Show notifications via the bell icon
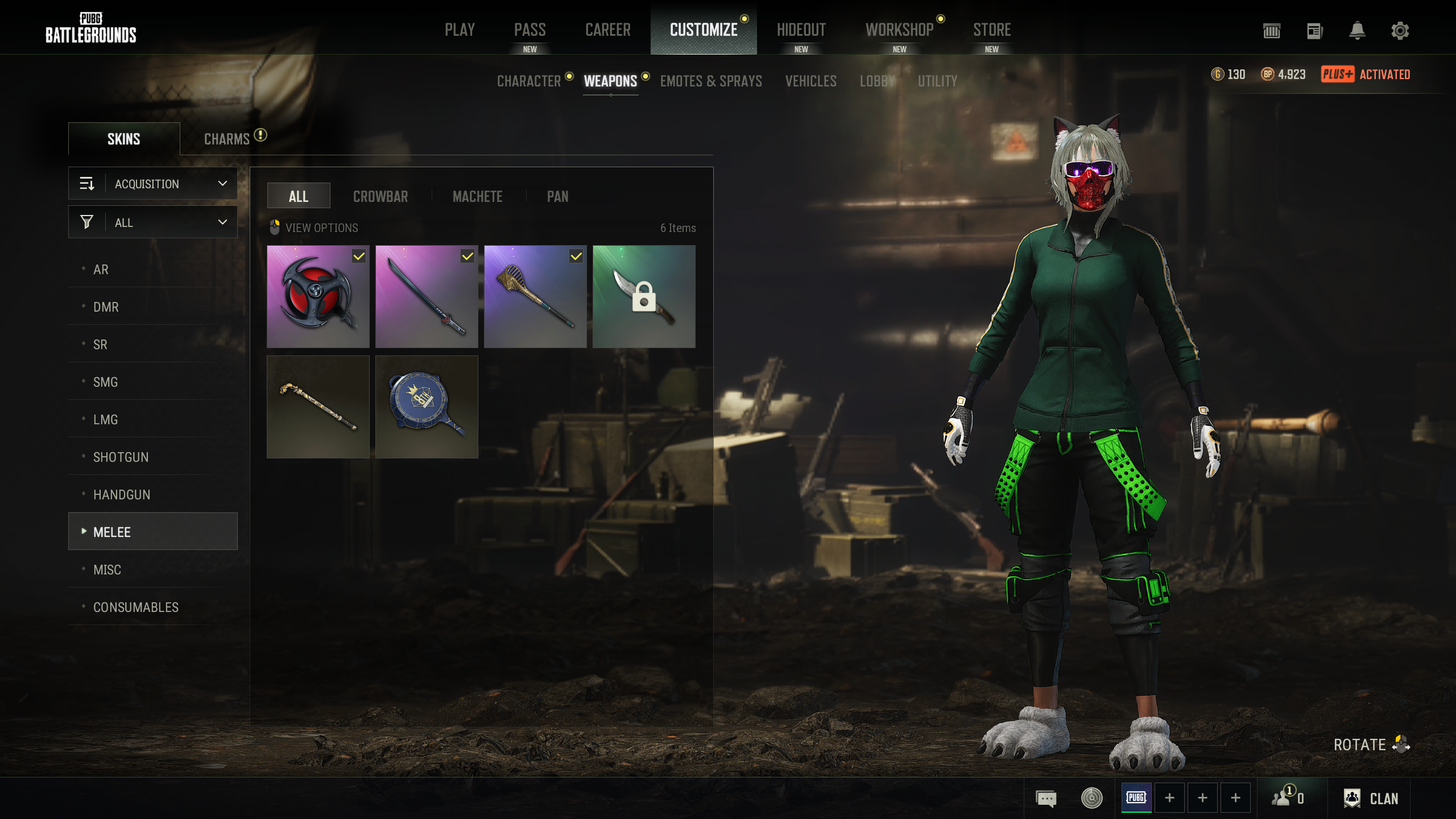The height and width of the screenshot is (819, 1456). (x=1358, y=31)
